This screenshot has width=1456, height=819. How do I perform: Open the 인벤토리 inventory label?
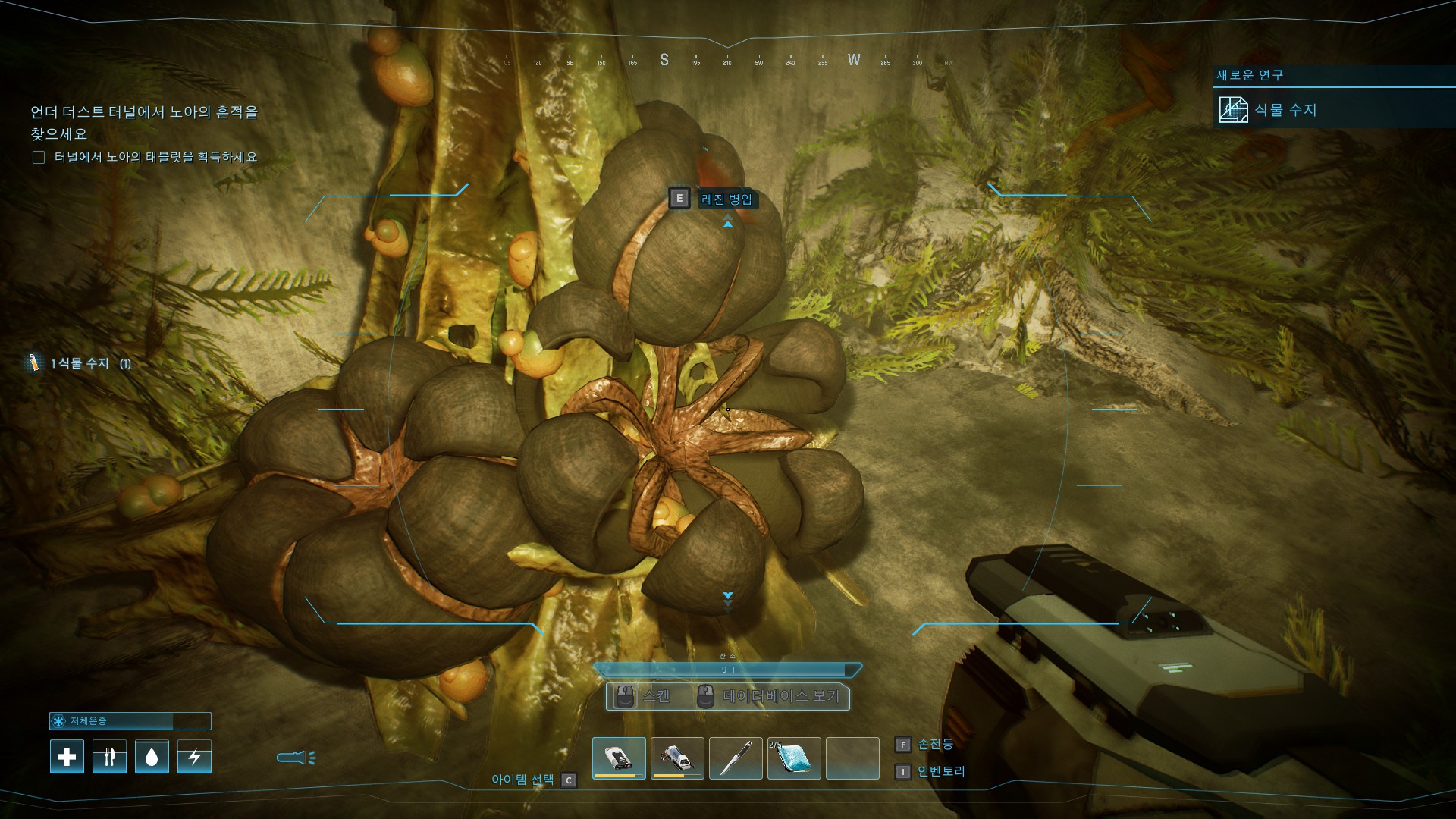941,771
